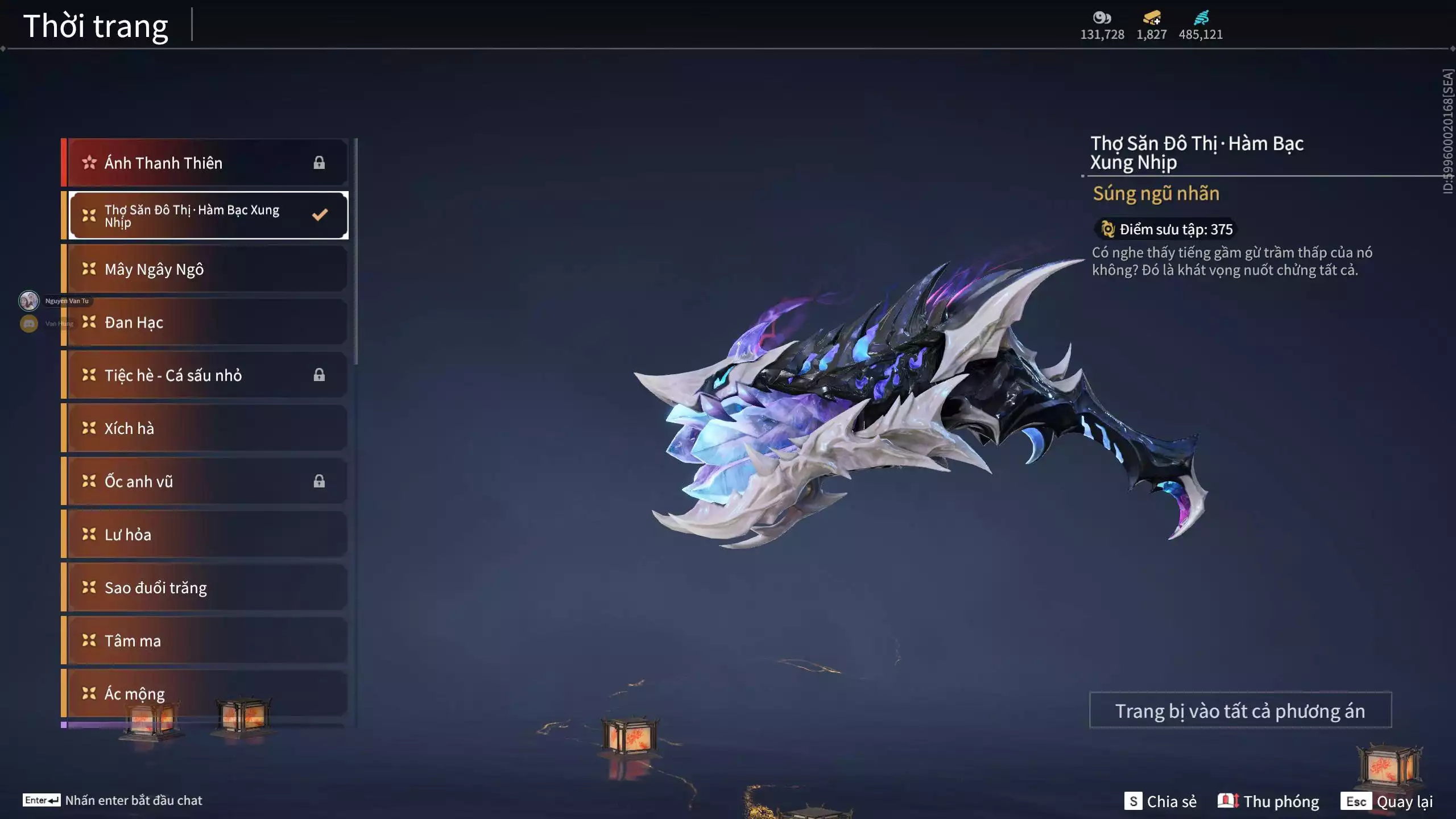Viewport: 1456px width, 819px height.
Task: Select the Lư hỏa skin
Action: click(205, 535)
